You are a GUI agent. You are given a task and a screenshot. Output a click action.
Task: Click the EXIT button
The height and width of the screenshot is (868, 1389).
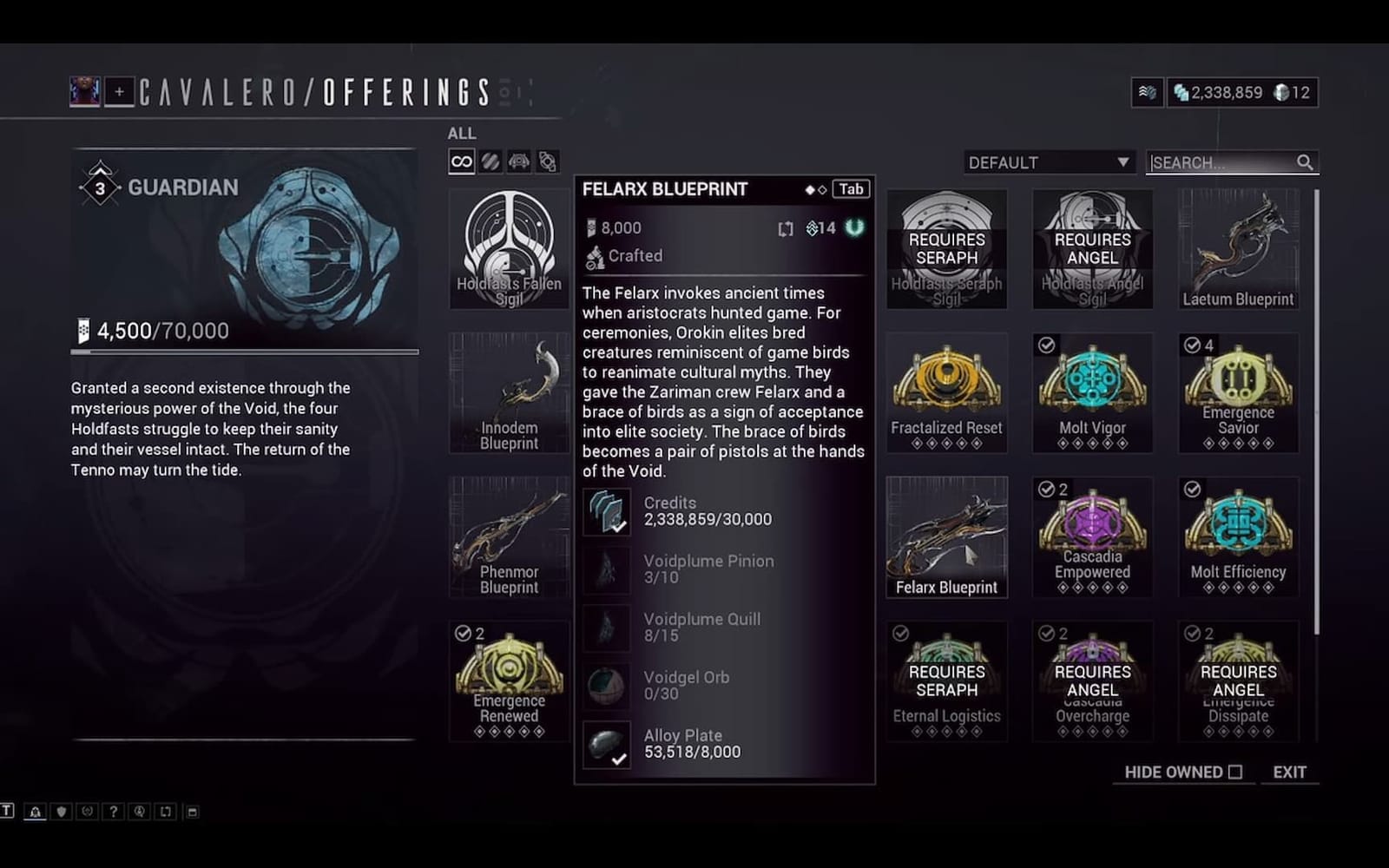click(1290, 772)
